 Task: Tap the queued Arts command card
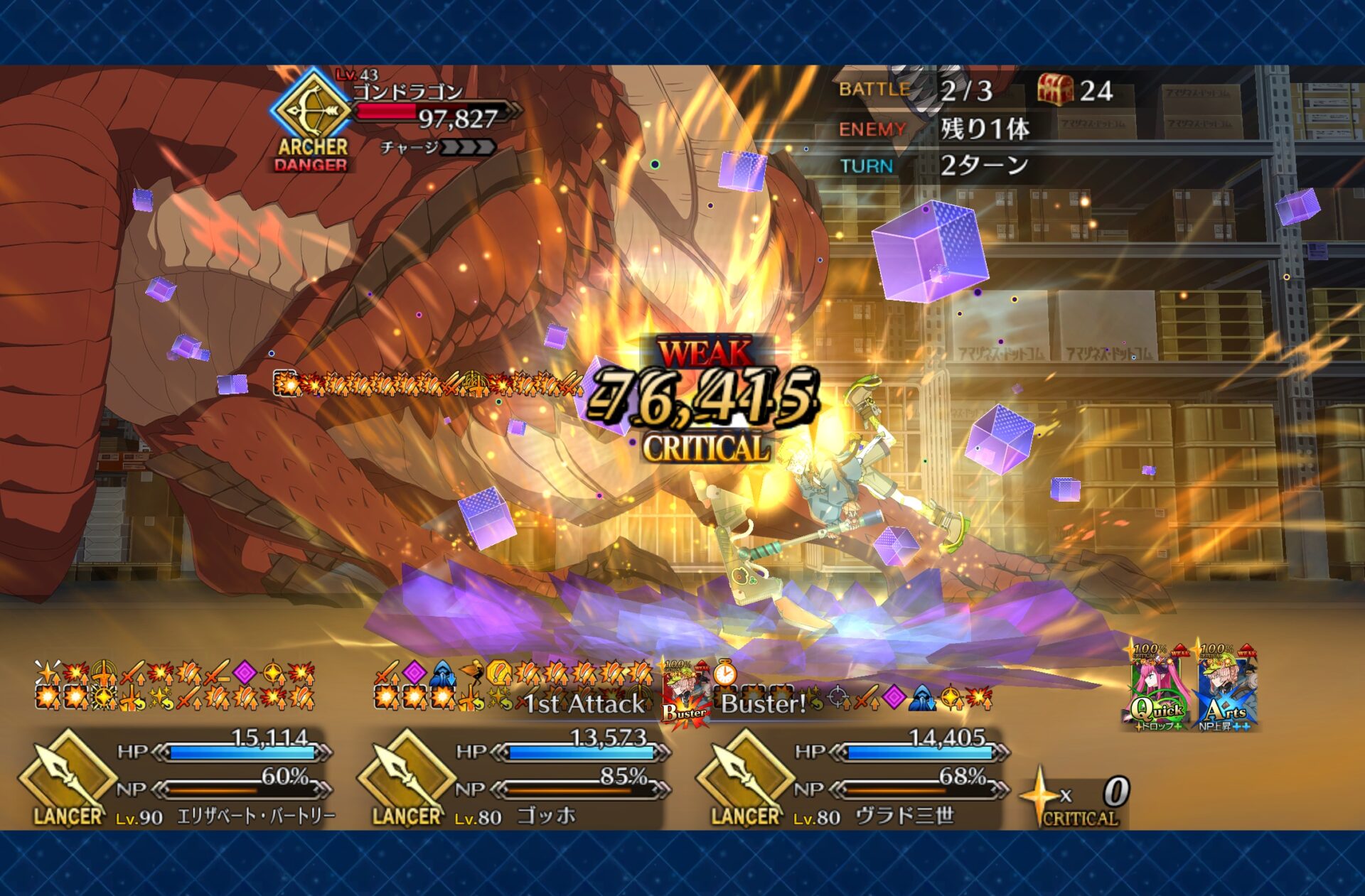(x=1226, y=689)
